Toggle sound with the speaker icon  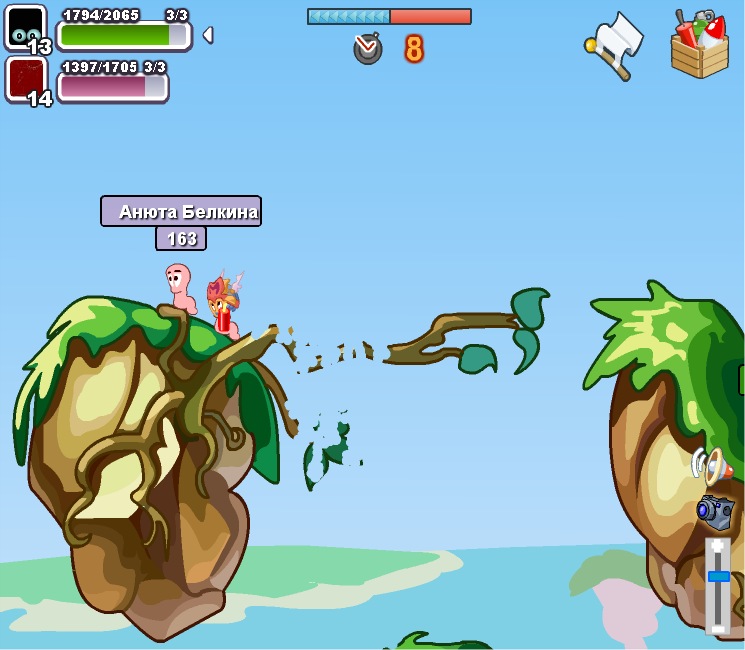(710, 465)
